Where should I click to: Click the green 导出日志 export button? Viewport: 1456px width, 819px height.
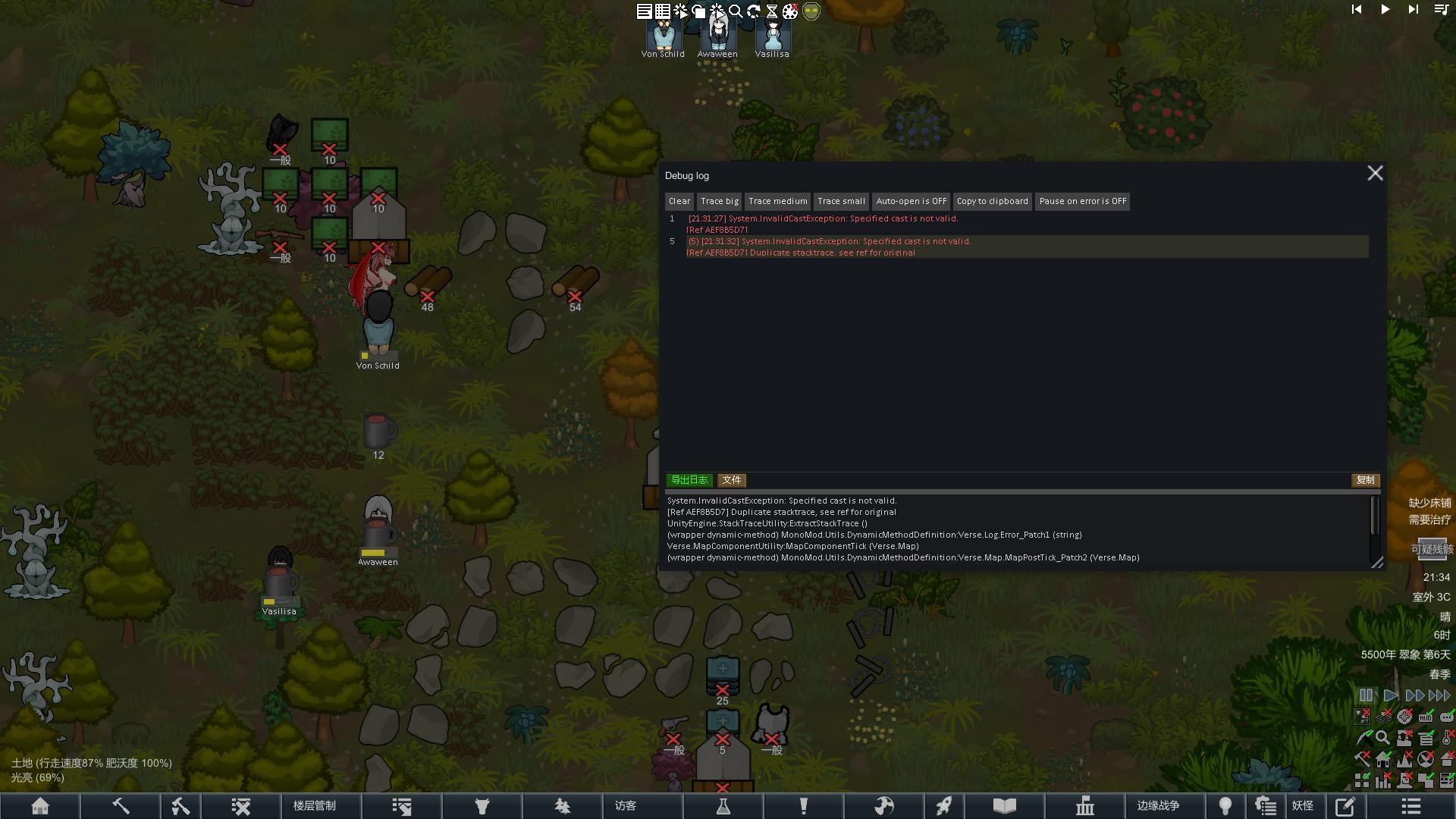tap(689, 480)
